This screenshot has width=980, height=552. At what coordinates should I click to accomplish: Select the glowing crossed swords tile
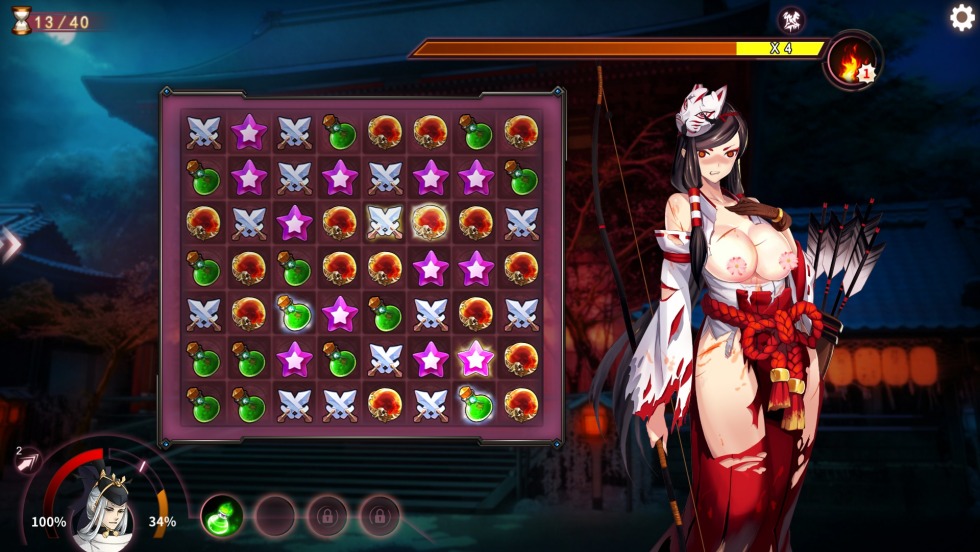point(385,223)
